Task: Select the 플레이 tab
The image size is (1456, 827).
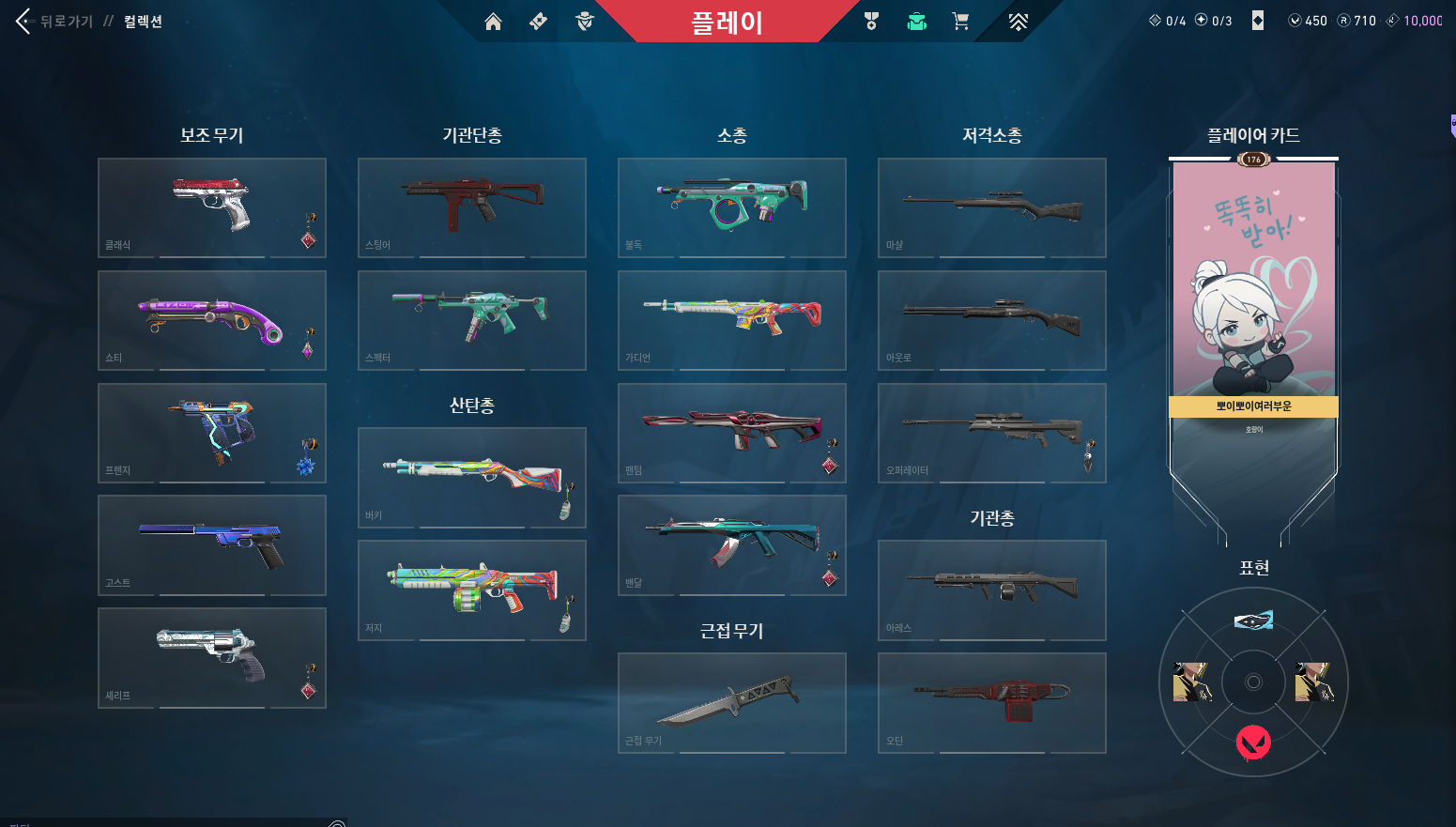Action: [x=728, y=20]
